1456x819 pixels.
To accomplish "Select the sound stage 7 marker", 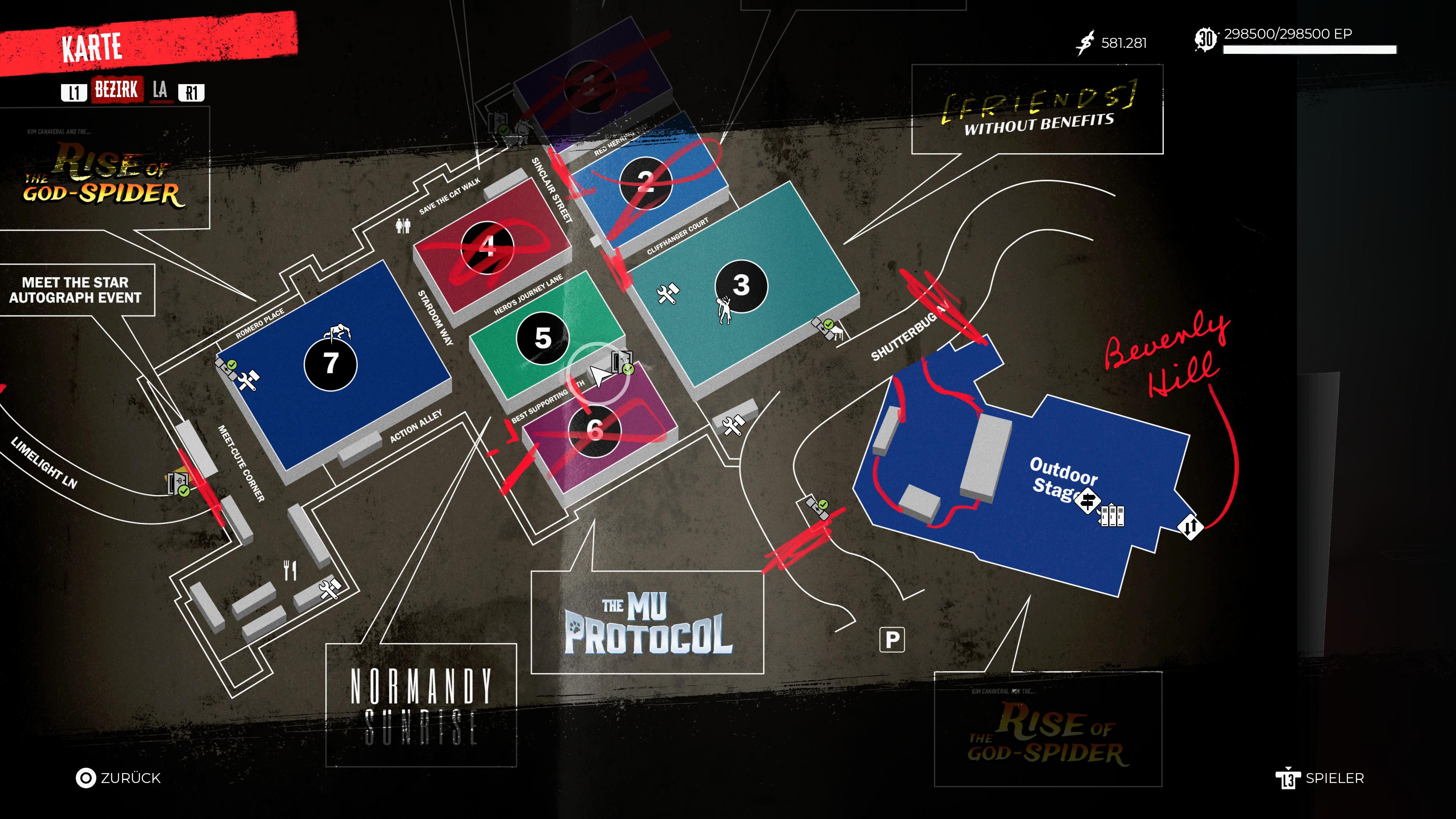I will click(331, 364).
